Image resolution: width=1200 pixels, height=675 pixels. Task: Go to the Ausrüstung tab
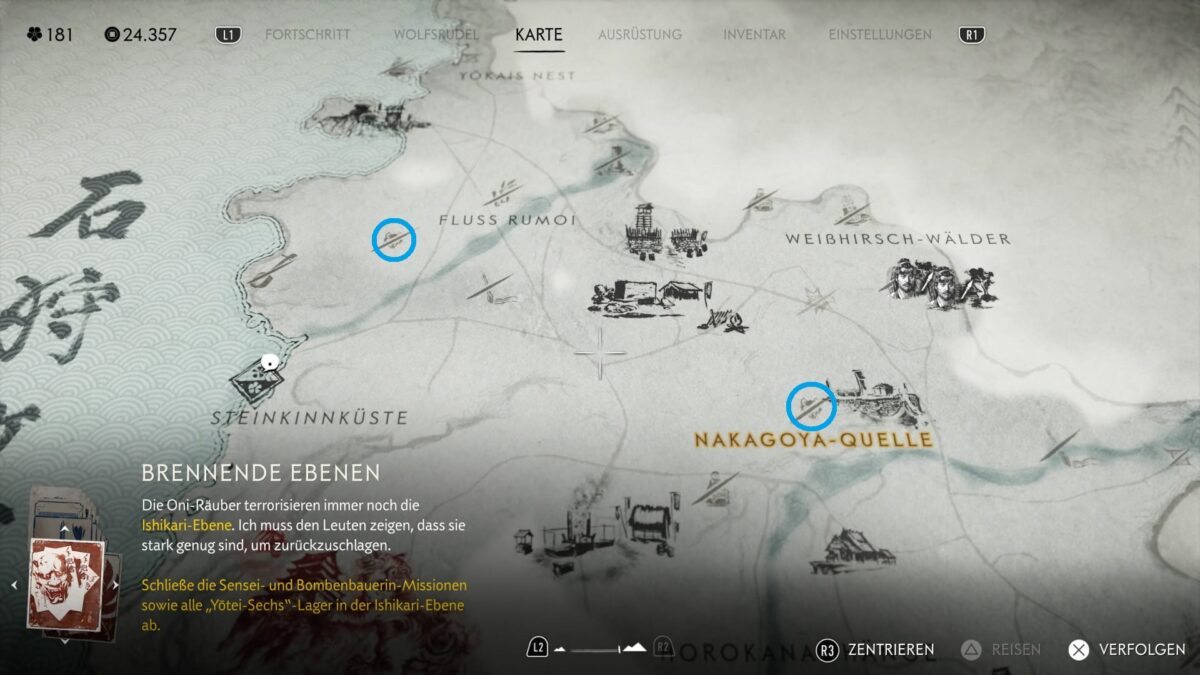click(640, 35)
